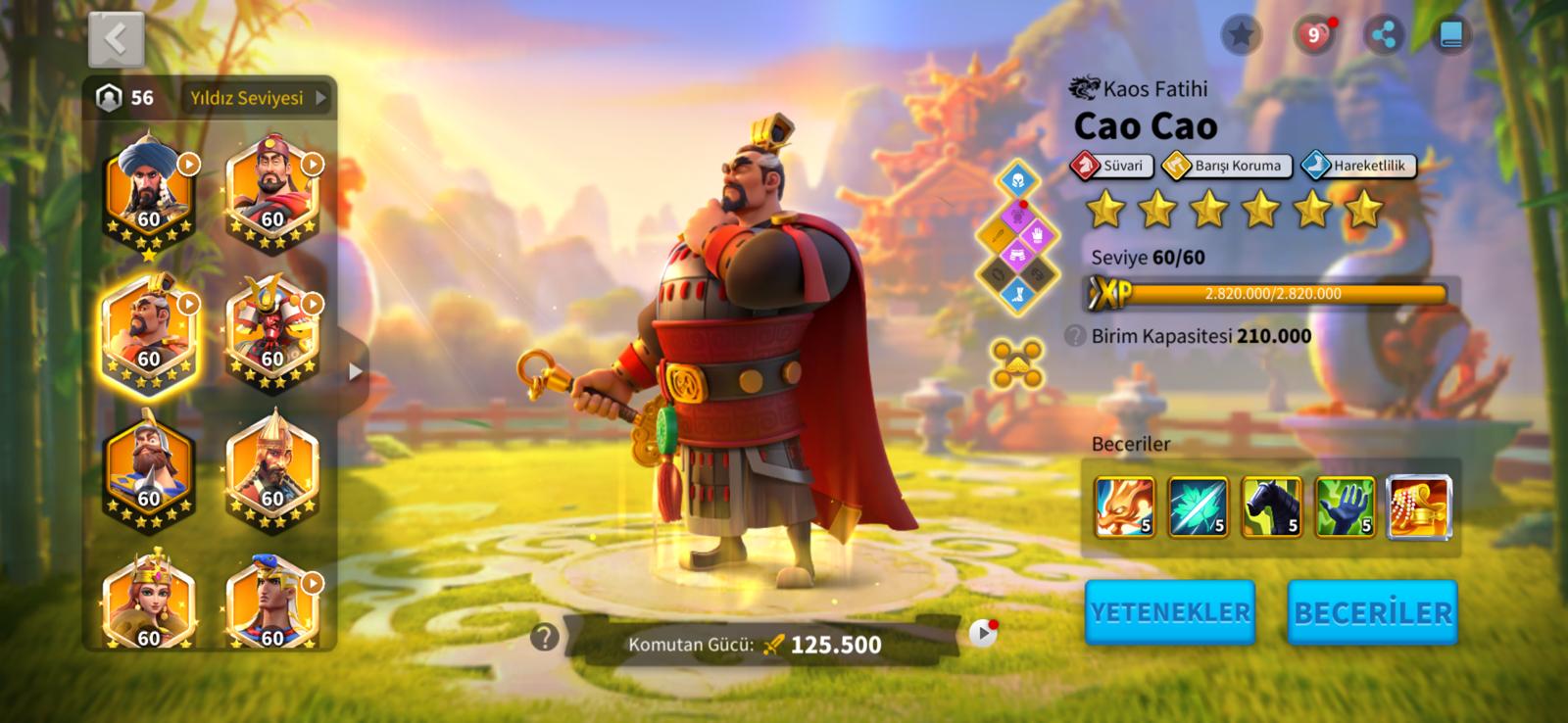Expand the commander list side arrow
The image size is (1568, 723).
355,372
